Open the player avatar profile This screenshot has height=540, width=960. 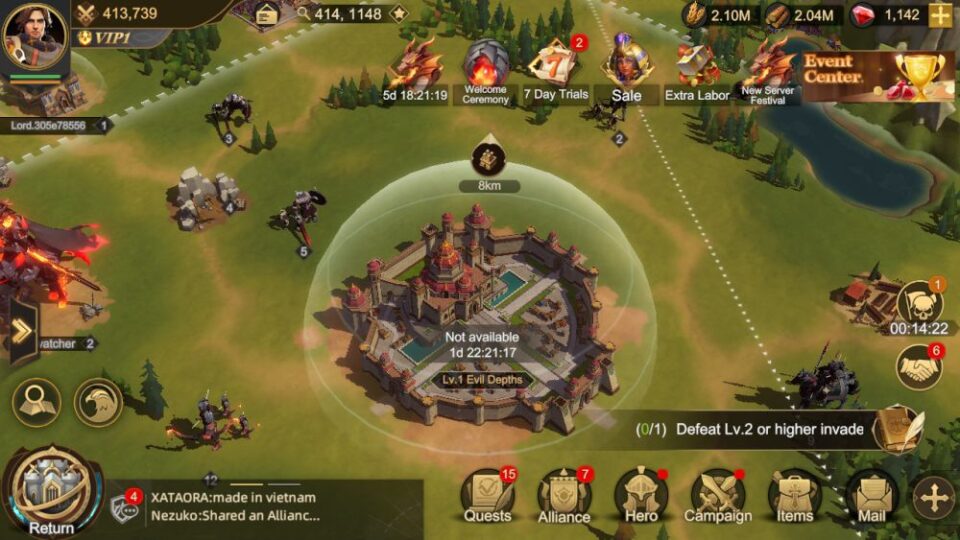click(35, 38)
